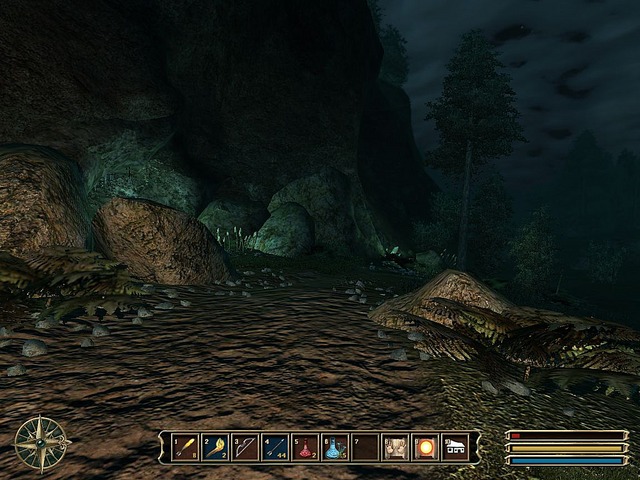This screenshot has height=480, width=640.
Task: Use the red health potion
Action: (x=306, y=446)
